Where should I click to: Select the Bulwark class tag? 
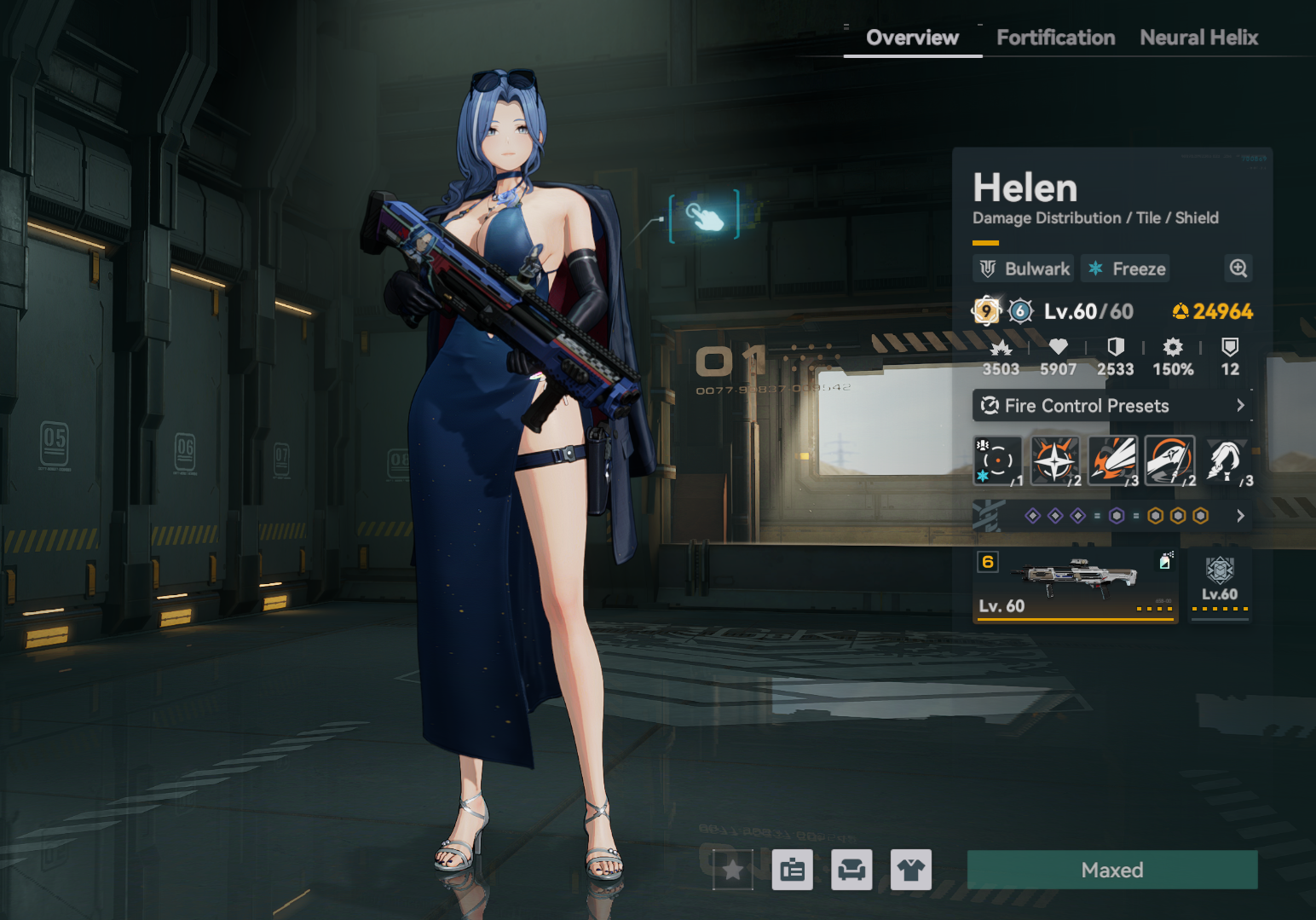[1024, 269]
